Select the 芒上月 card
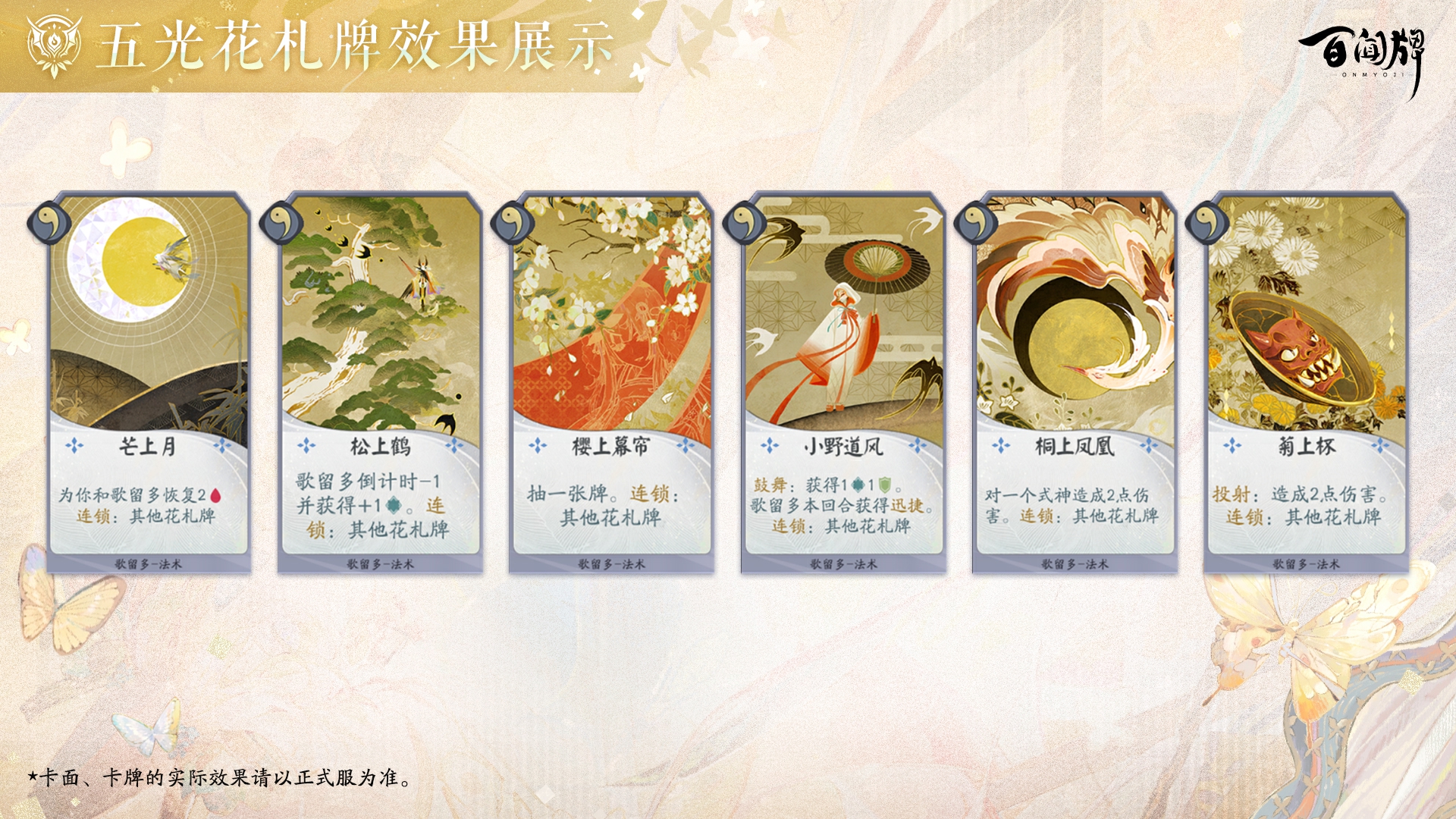 pyautogui.click(x=149, y=382)
